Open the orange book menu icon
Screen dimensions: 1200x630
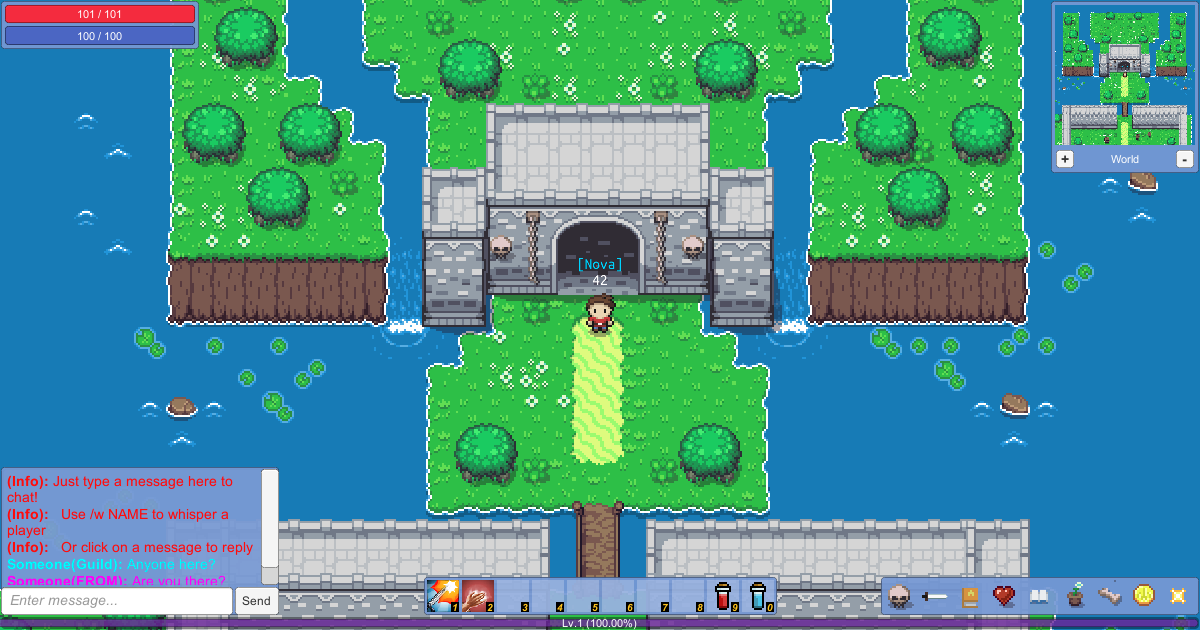pos(969,597)
